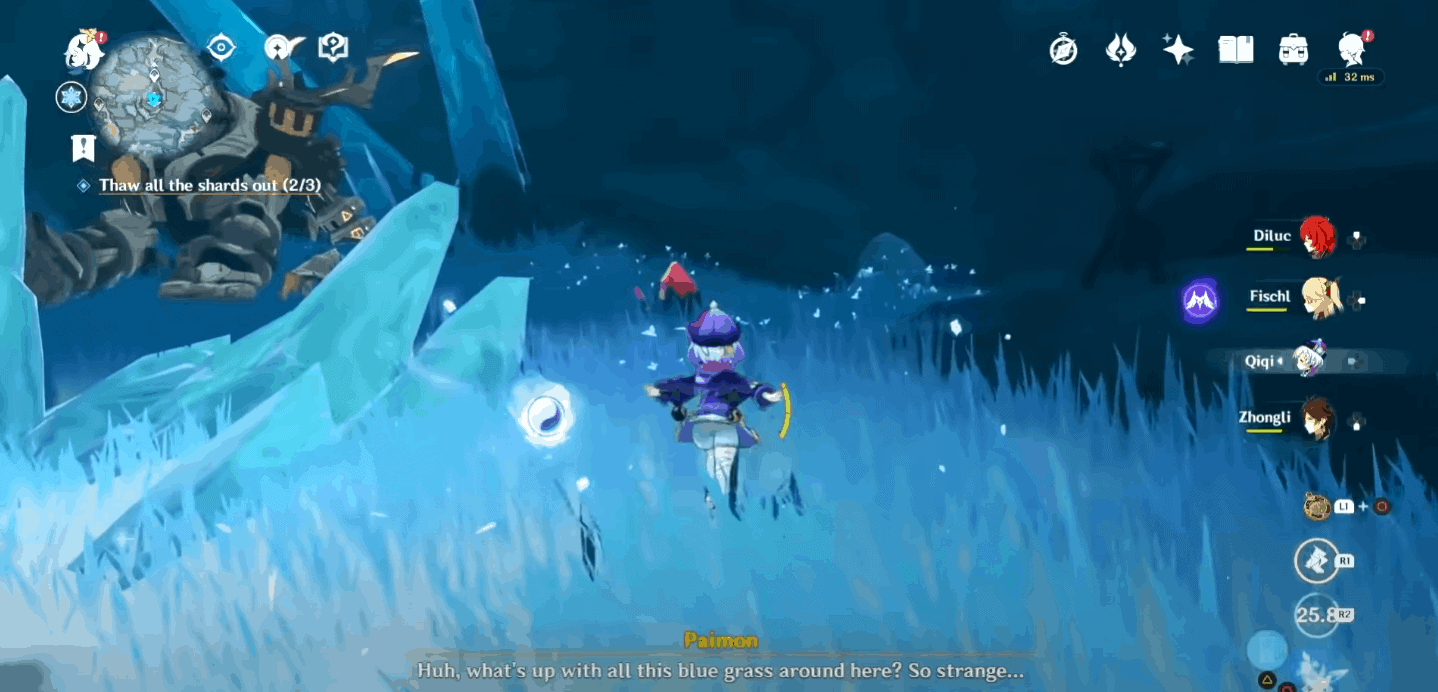Screen dimensions: 1438x692
Task: Open the backpack Inventory icon
Action: click(1293, 49)
